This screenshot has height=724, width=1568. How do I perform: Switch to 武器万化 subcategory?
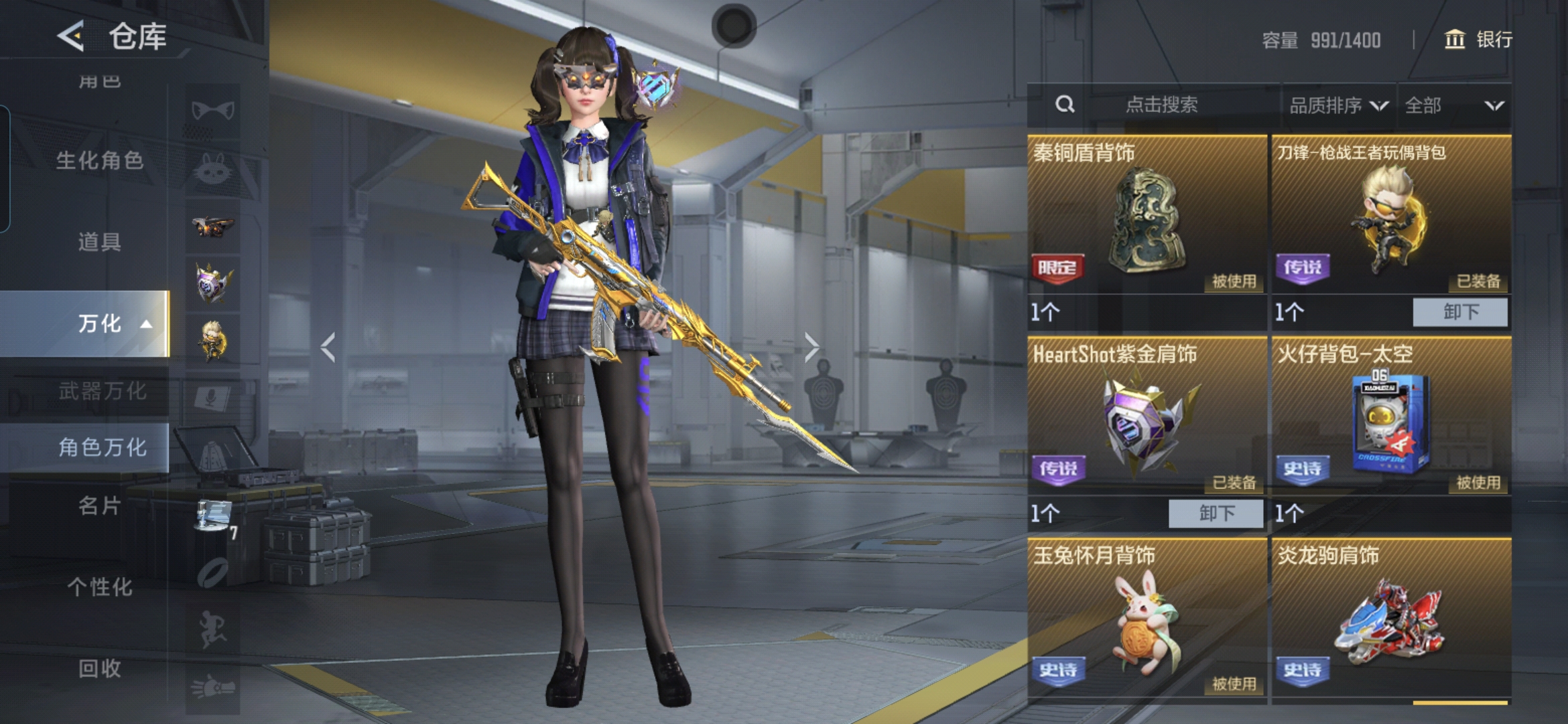[102, 391]
